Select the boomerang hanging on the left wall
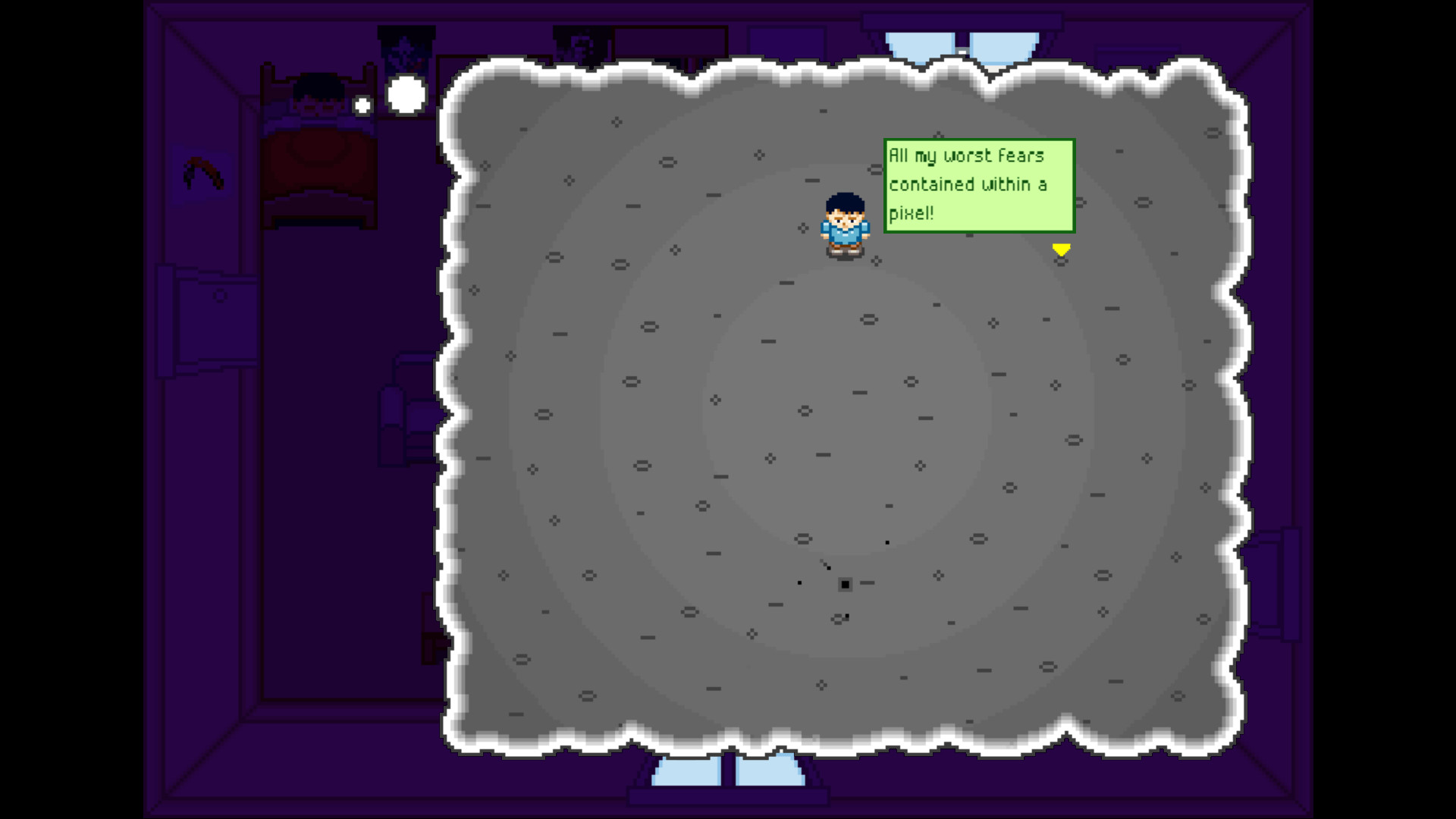This screenshot has width=1456, height=819. coord(201,173)
